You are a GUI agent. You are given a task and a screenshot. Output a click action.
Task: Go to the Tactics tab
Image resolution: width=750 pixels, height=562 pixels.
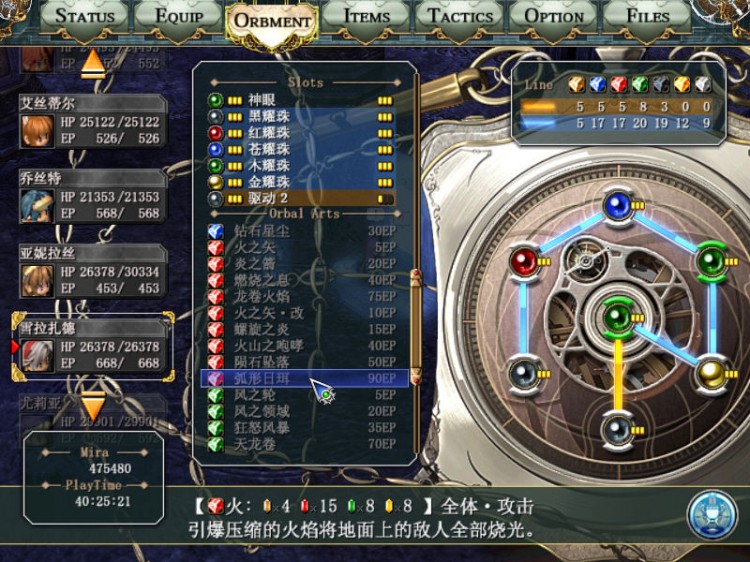(x=461, y=16)
